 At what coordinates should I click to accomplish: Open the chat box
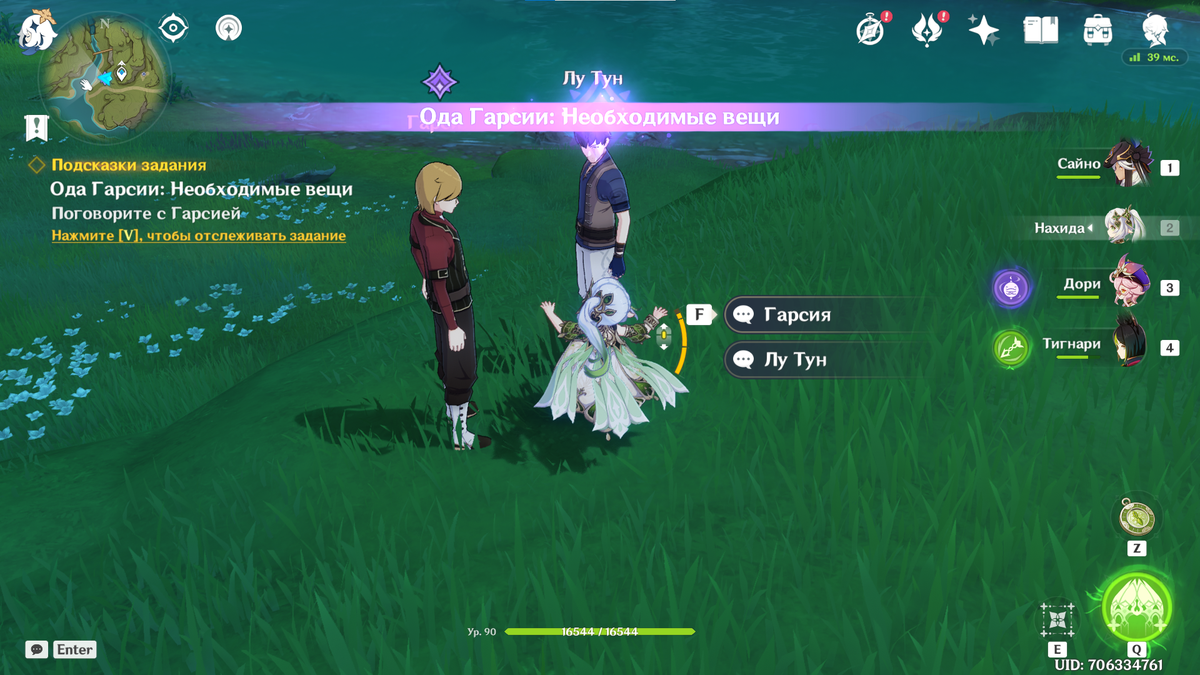[x=37, y=650]
